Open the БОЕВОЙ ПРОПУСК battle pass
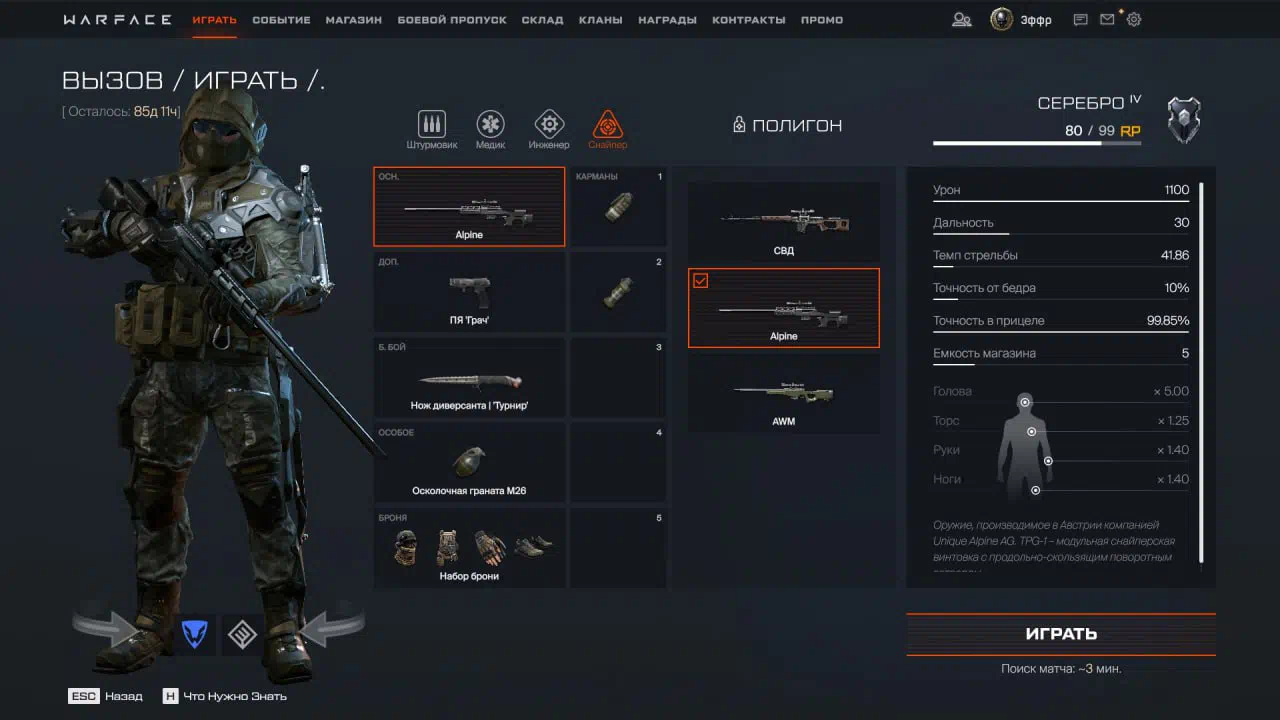1280x720 pixels. pyautogui.click(x=452, y=20)
